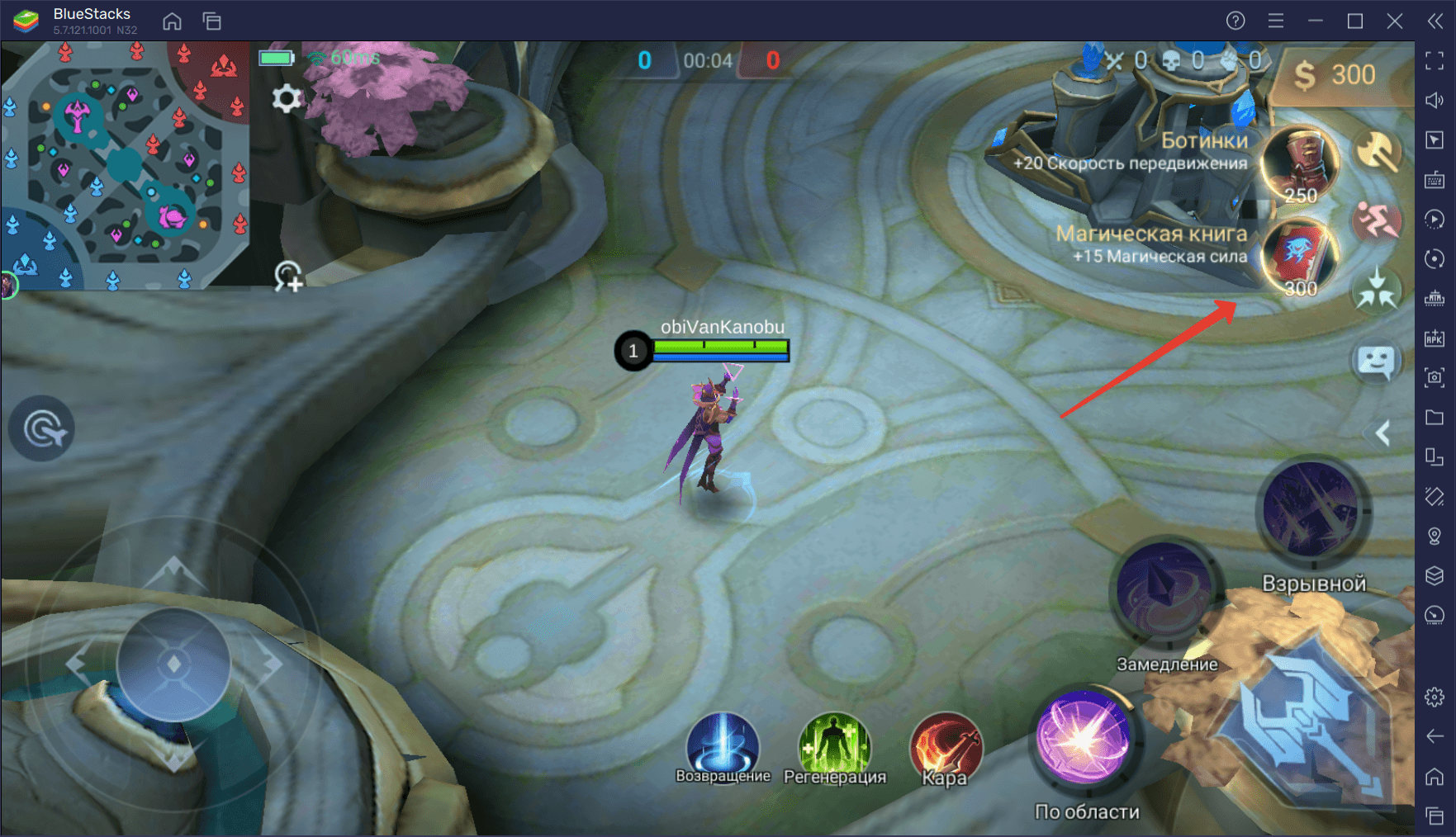The image size is (1456, 837).
Task: Activate the Возвращение recall spell
Action: tap(723, 745)
